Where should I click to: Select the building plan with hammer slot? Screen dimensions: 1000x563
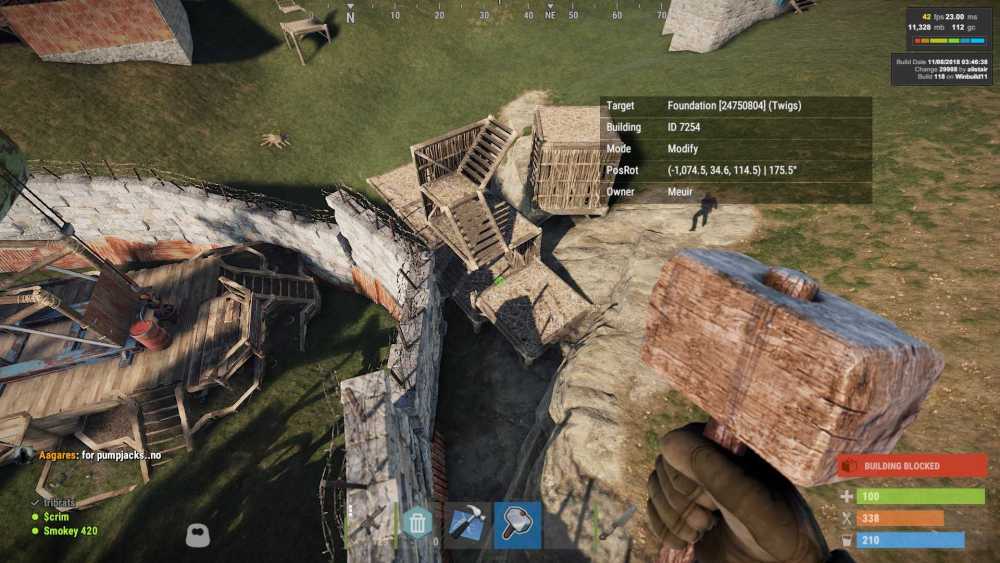click(x=467, y=524)
